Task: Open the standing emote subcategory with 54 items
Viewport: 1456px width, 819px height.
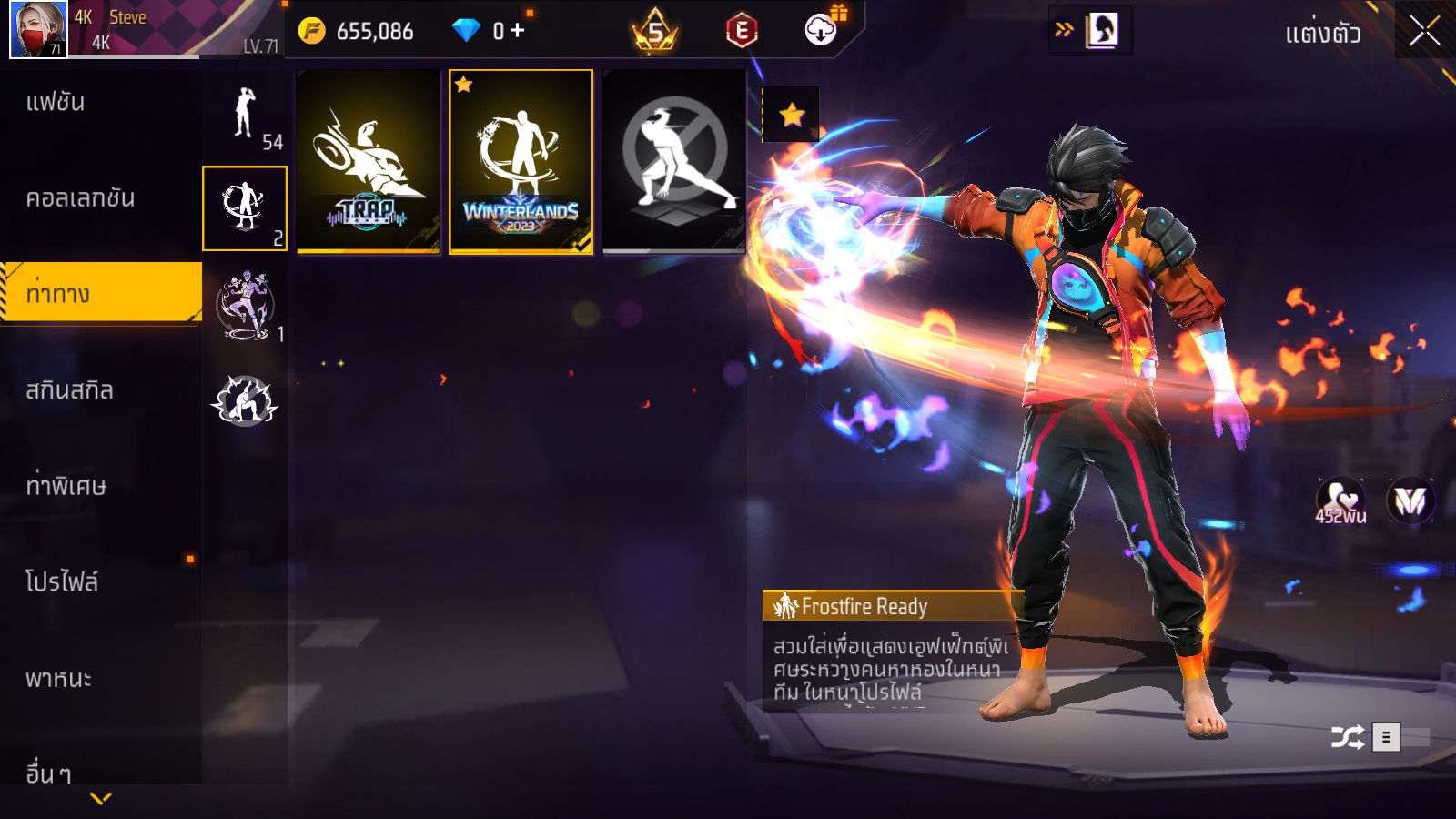Action: (246, 115)
